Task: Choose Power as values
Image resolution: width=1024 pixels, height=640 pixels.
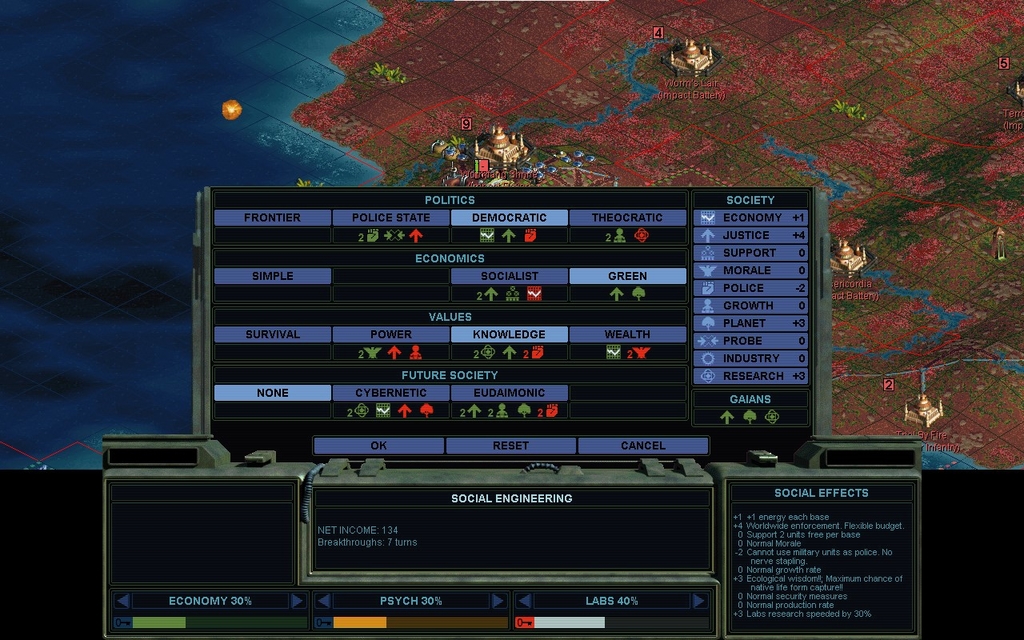Action: pos(390,335)
